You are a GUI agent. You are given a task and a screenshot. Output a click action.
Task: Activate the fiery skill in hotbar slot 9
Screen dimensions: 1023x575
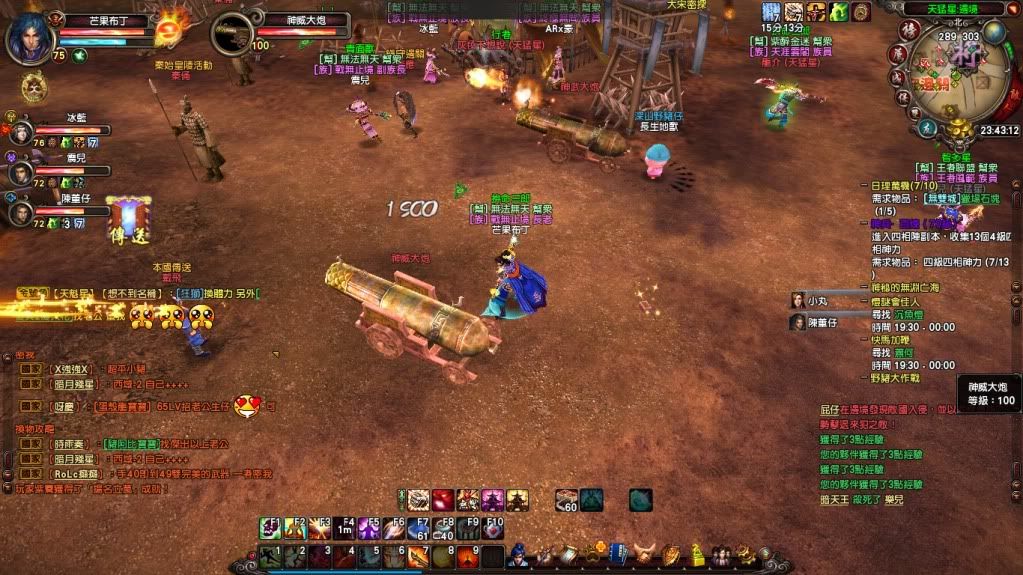coord(466,557)
